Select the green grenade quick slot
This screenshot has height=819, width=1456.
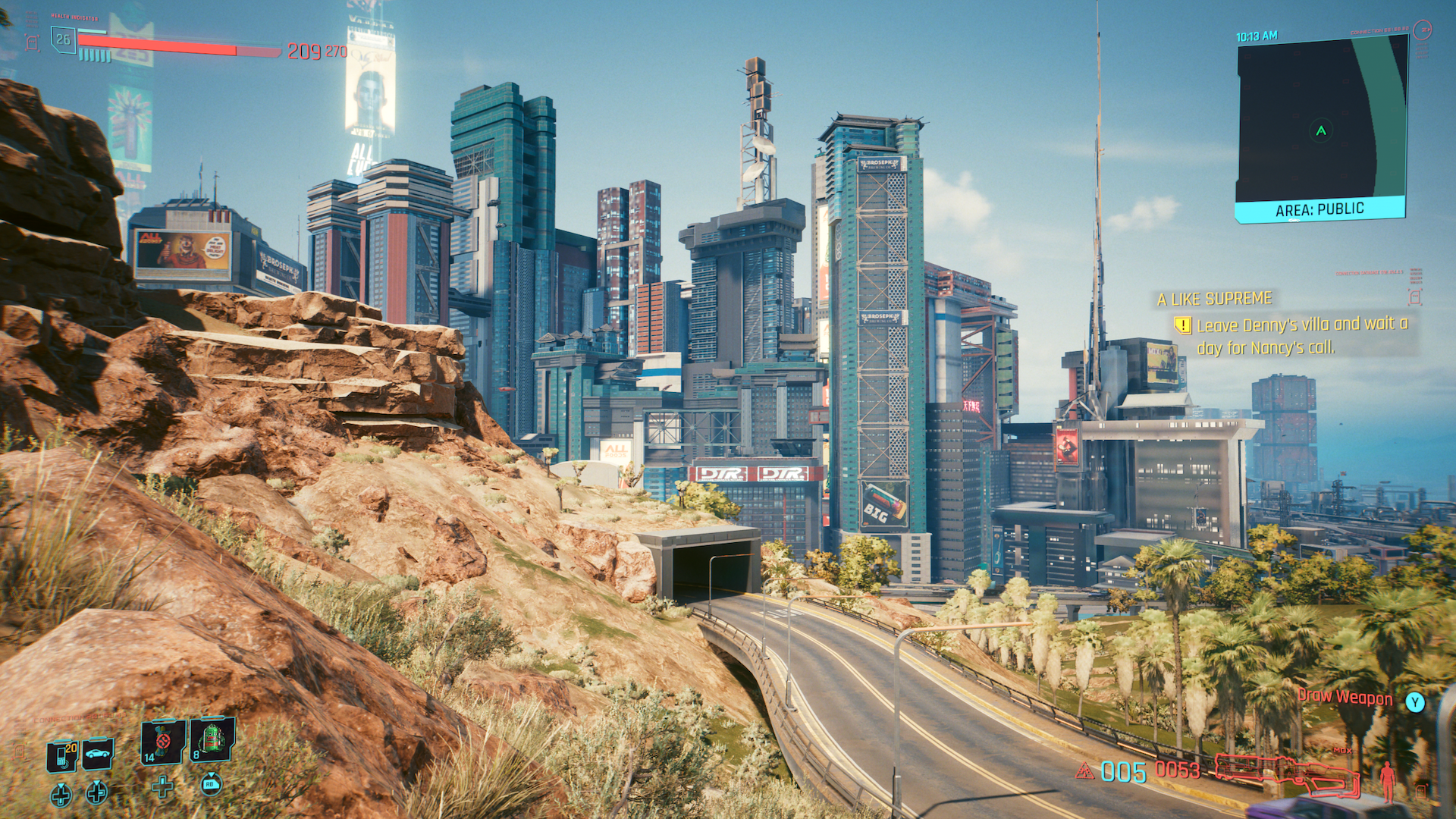pyautogui.click(x=212, y=739)
